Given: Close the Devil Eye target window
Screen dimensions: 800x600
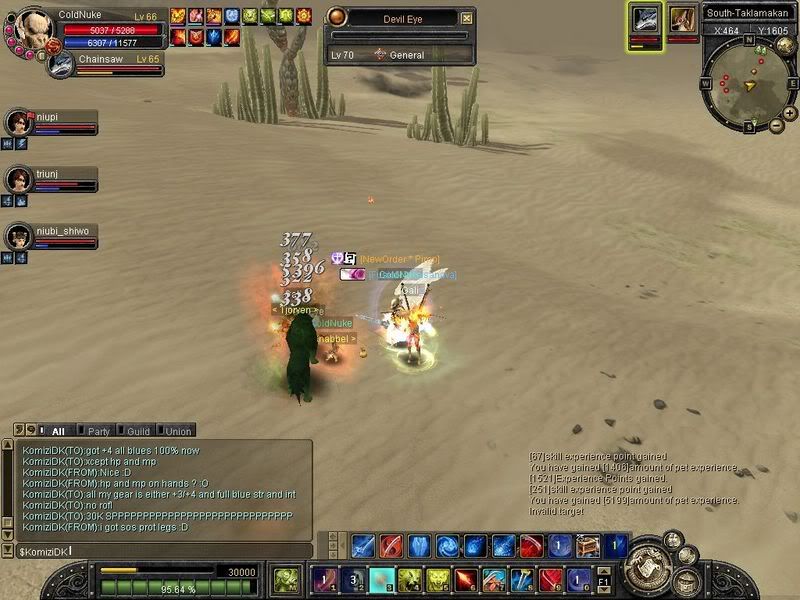Looking at the screenshot, I should 467,18.
